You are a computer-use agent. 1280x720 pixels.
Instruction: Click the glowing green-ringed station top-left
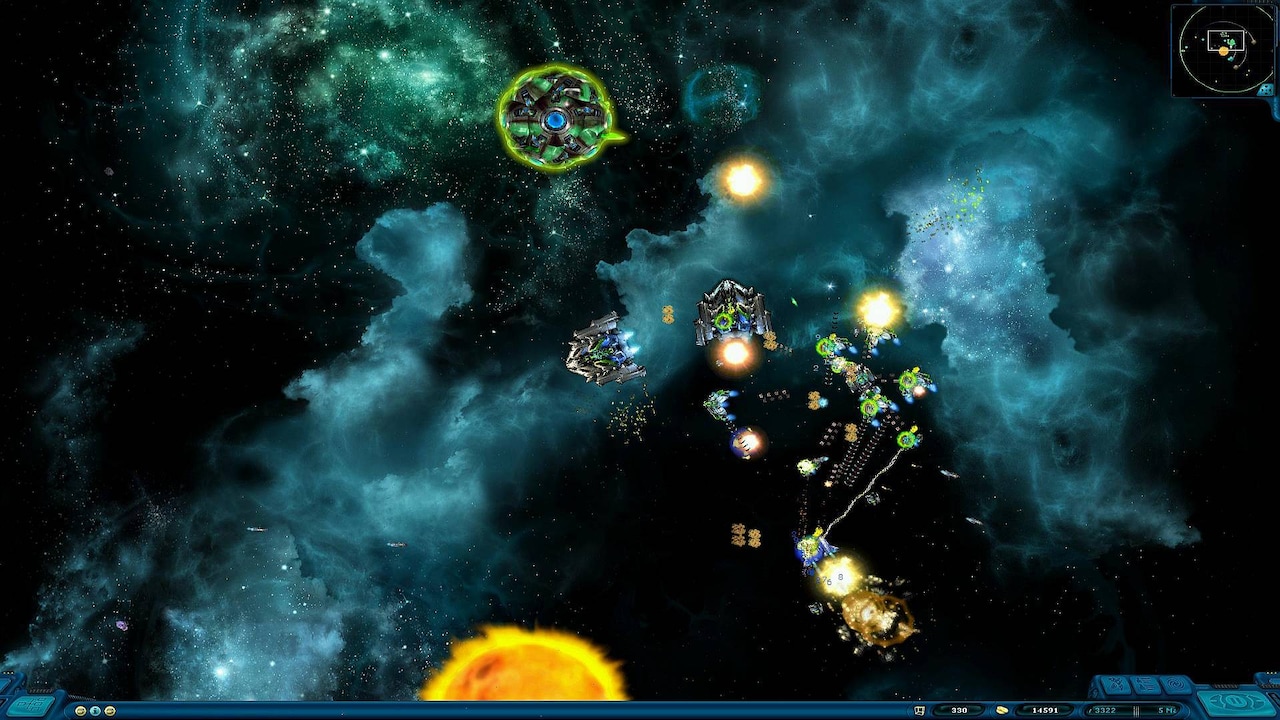558,121
